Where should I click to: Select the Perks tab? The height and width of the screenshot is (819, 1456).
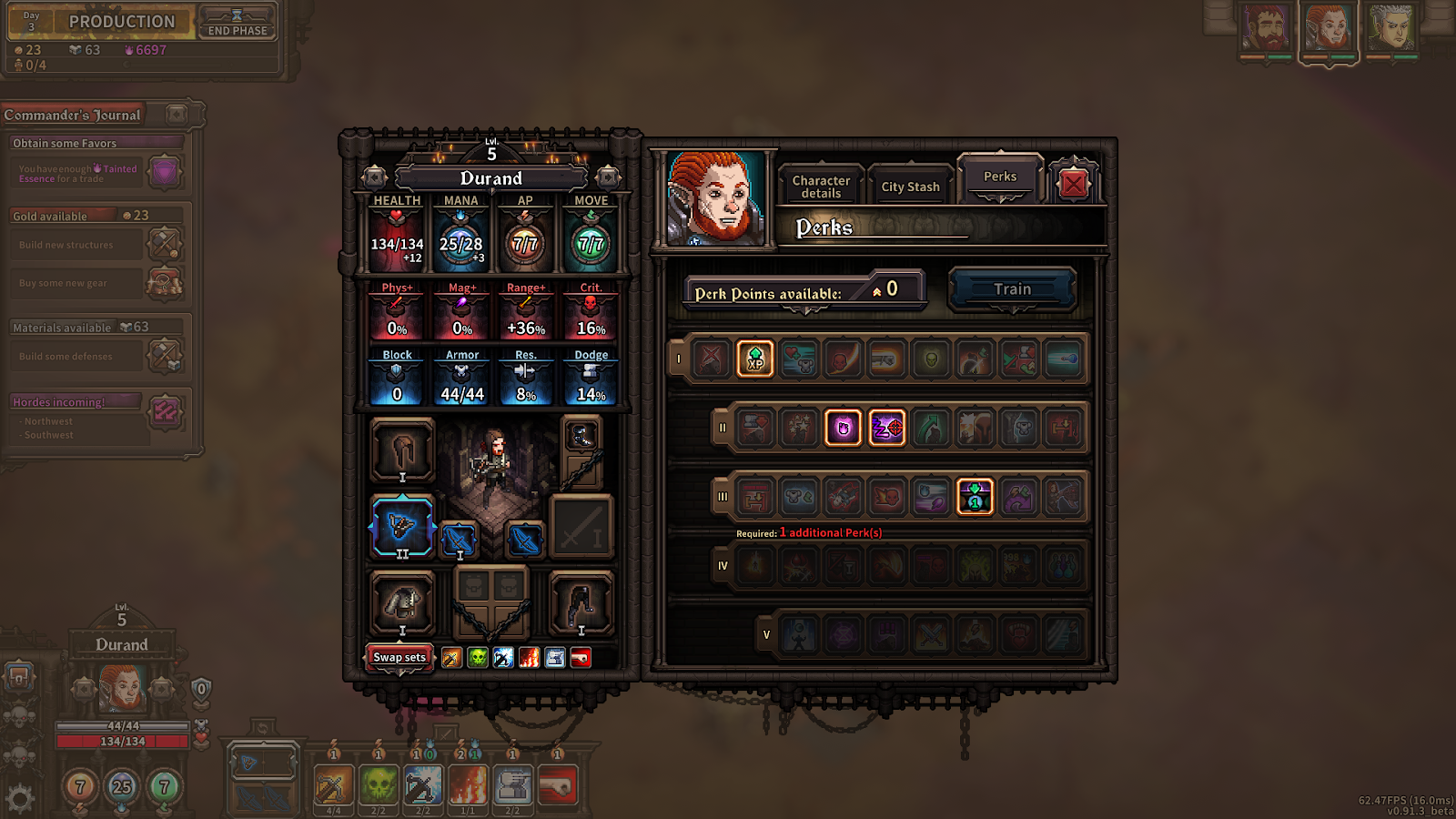pos(999,177)
